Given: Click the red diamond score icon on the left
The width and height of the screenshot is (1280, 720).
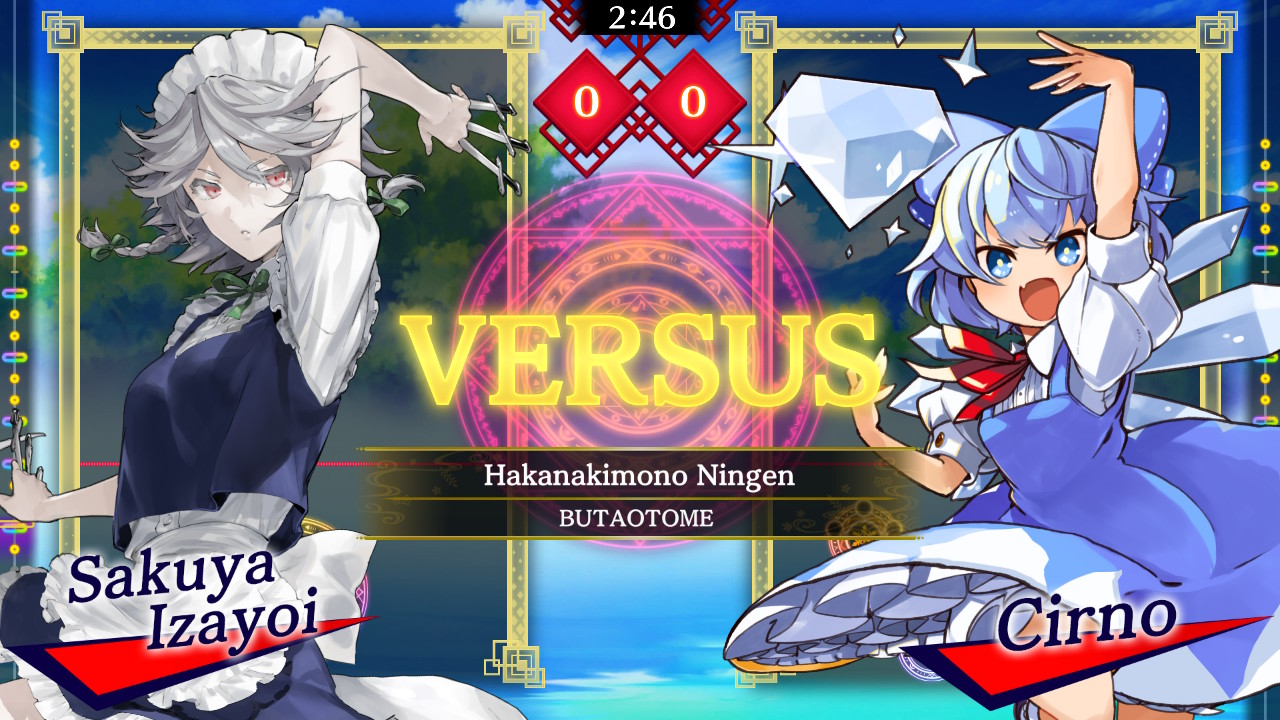Looking at the screenshot, I should tap(589, 100).
